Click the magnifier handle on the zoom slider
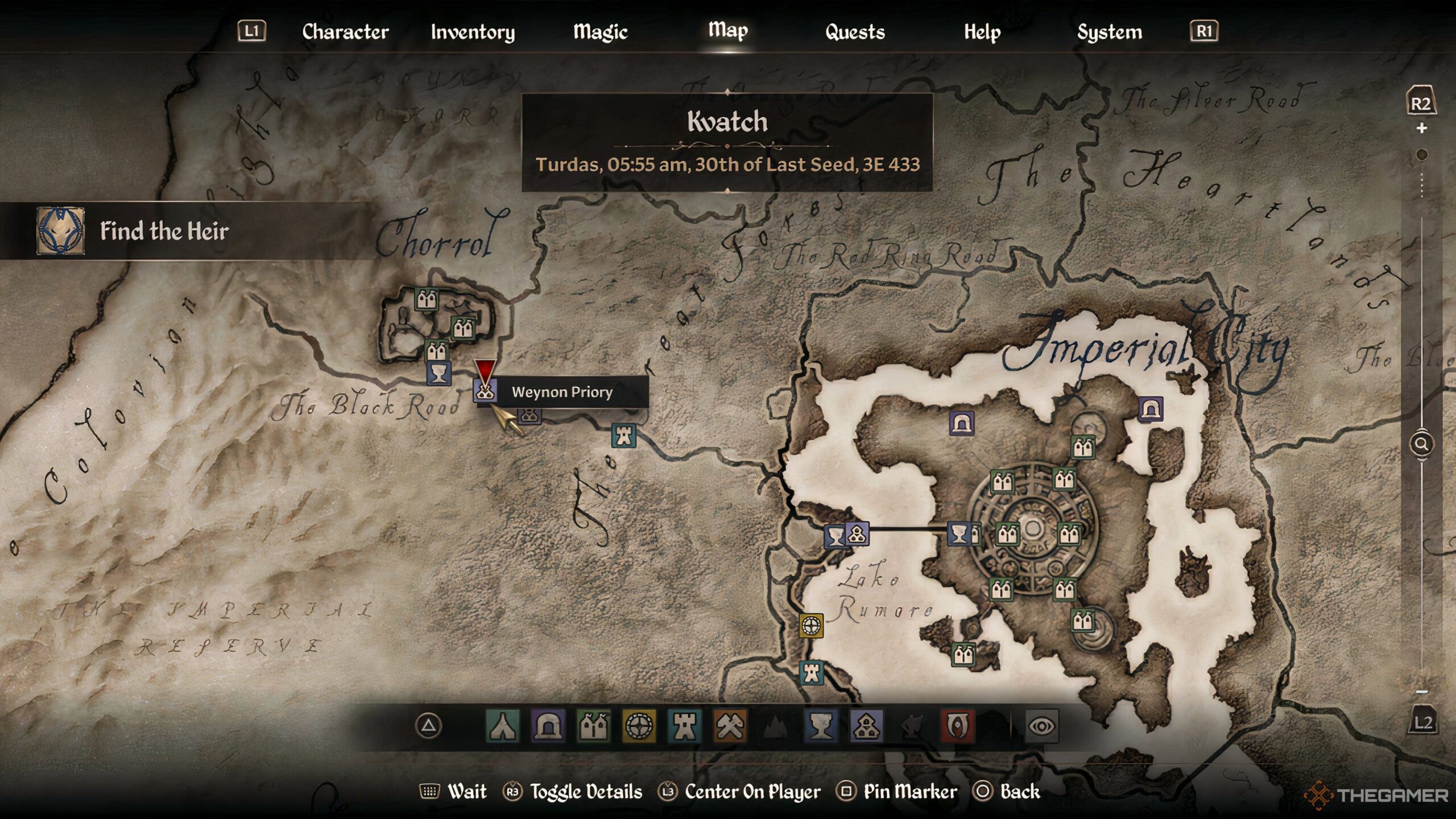 coord(1421,444)
